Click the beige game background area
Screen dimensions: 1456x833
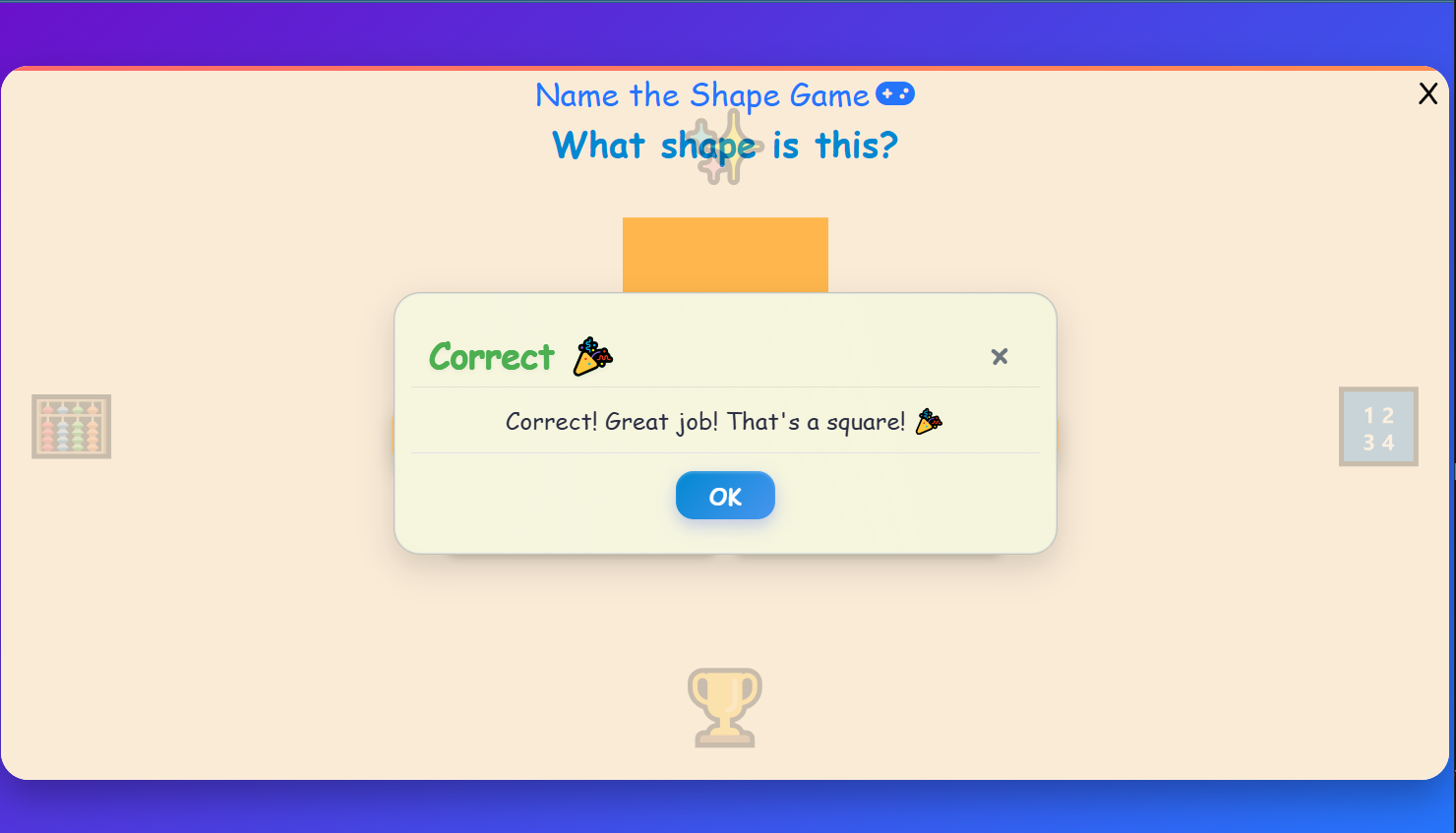pyautogui.click(x=246, y=639)
